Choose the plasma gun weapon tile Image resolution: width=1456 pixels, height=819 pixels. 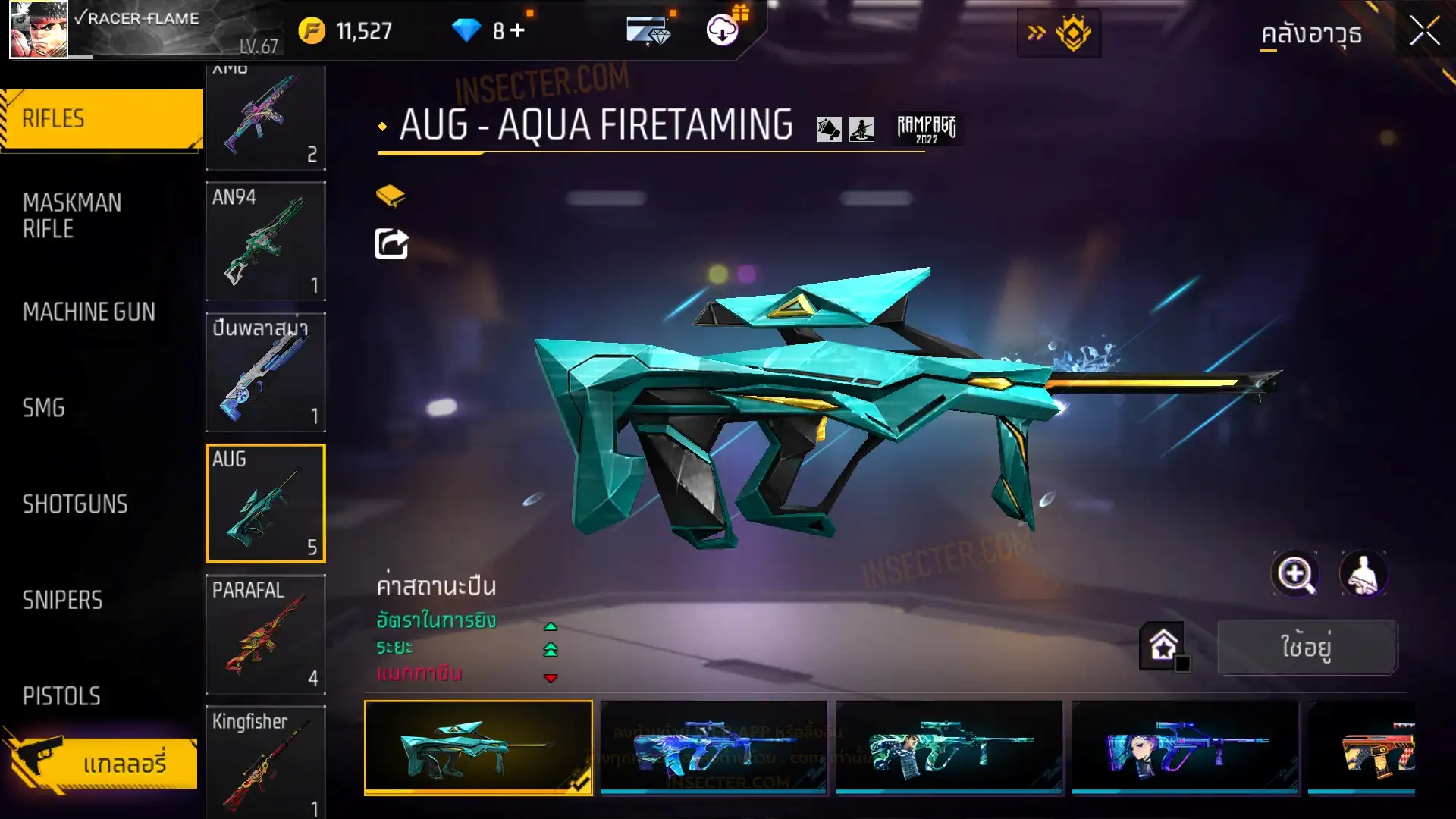[x=265, y=372]
